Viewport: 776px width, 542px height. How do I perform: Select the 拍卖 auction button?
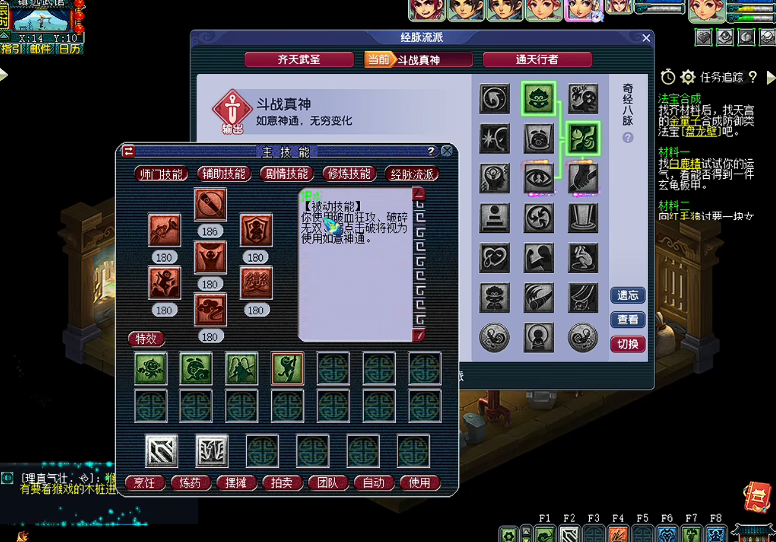pos(283,483)
